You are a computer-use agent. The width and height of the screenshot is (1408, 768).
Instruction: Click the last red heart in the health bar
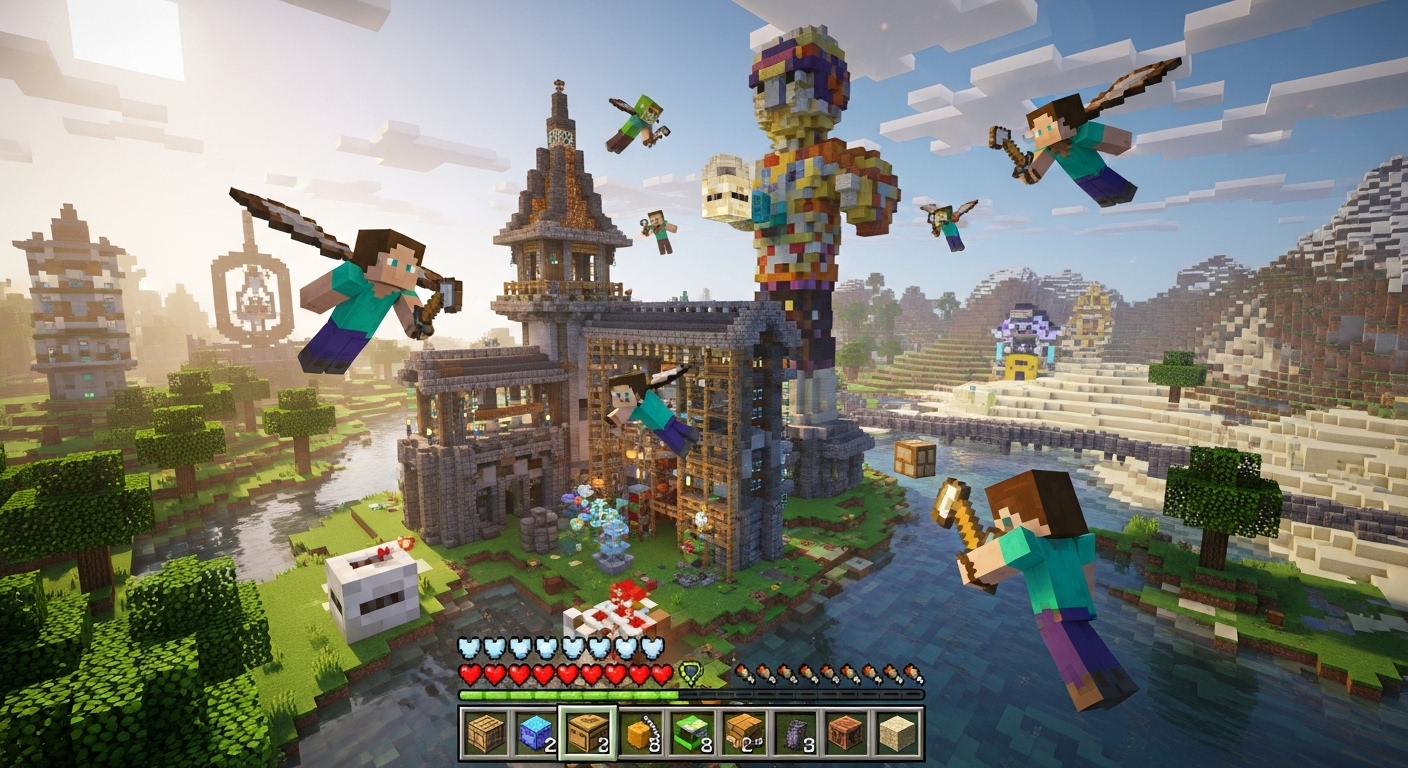click(662, 674)
